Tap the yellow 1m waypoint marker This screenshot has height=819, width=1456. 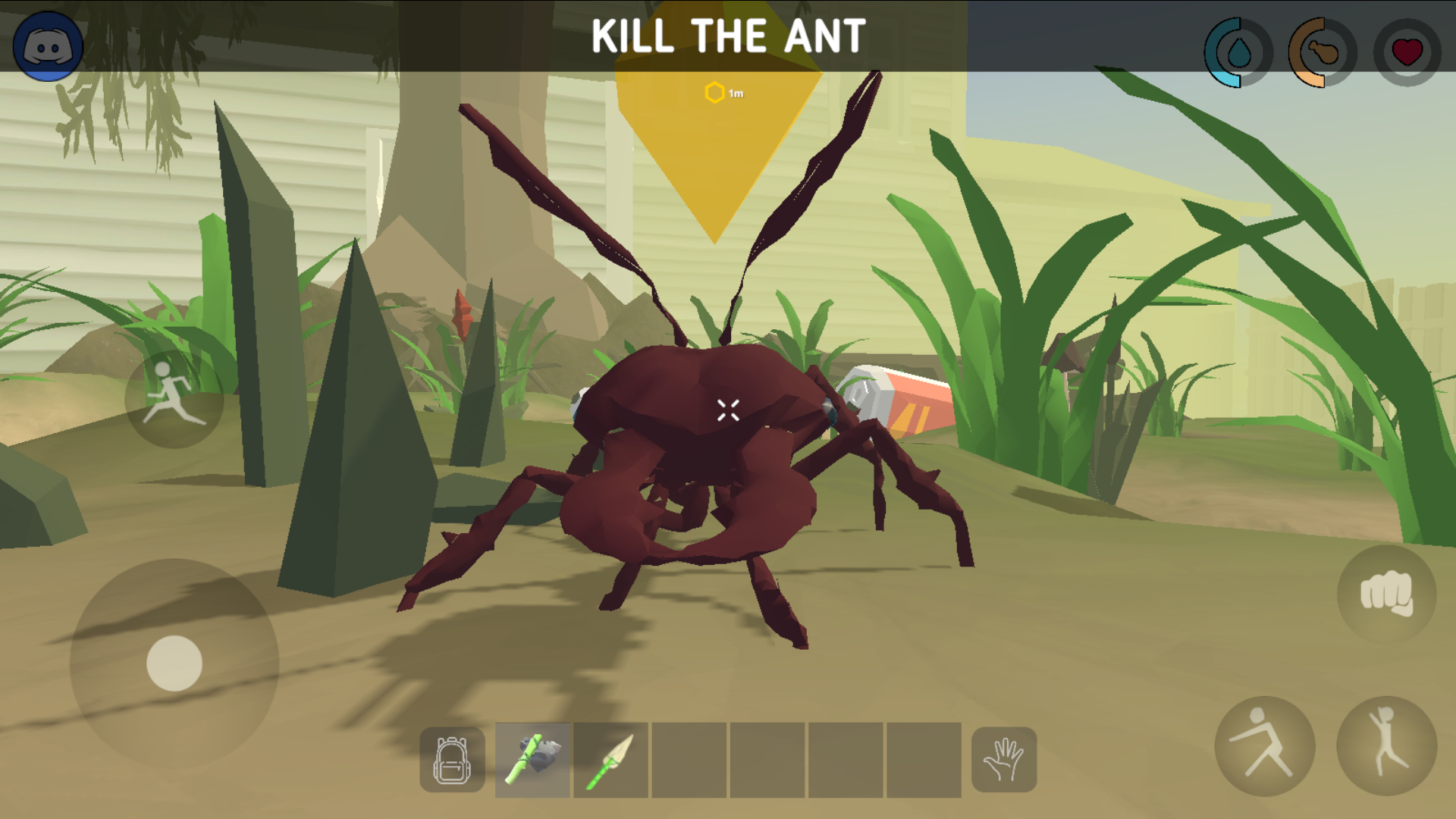716,93
